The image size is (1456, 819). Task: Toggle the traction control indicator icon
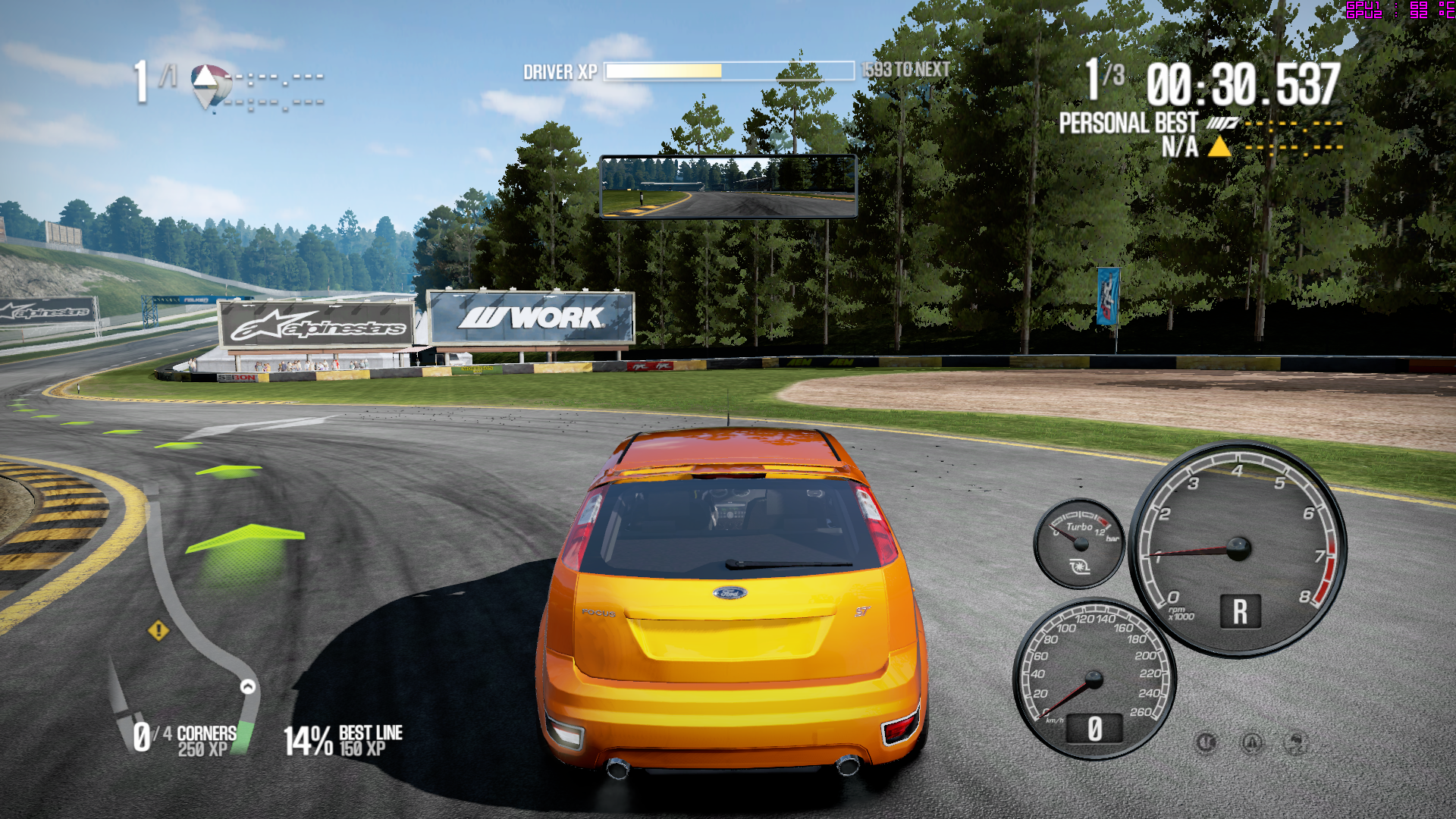point(1252,742)
